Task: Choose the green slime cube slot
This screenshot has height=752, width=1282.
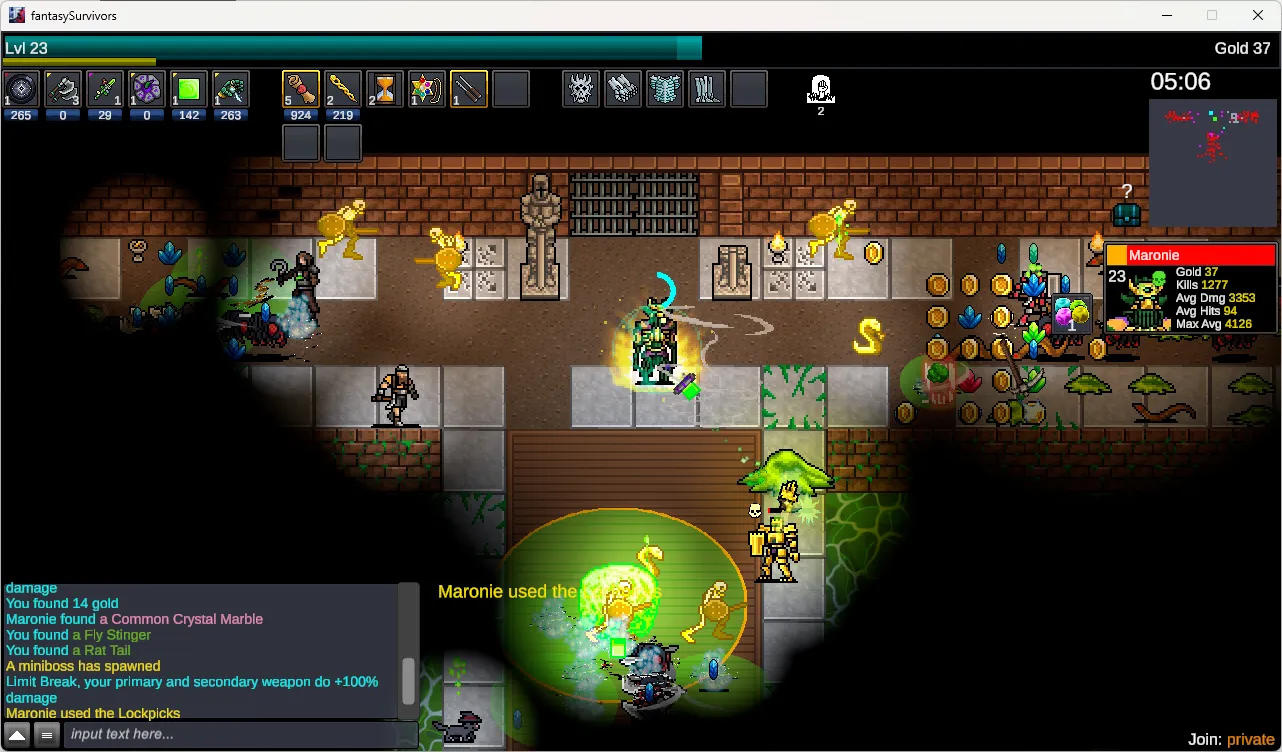Action: (x=189, y=89)
